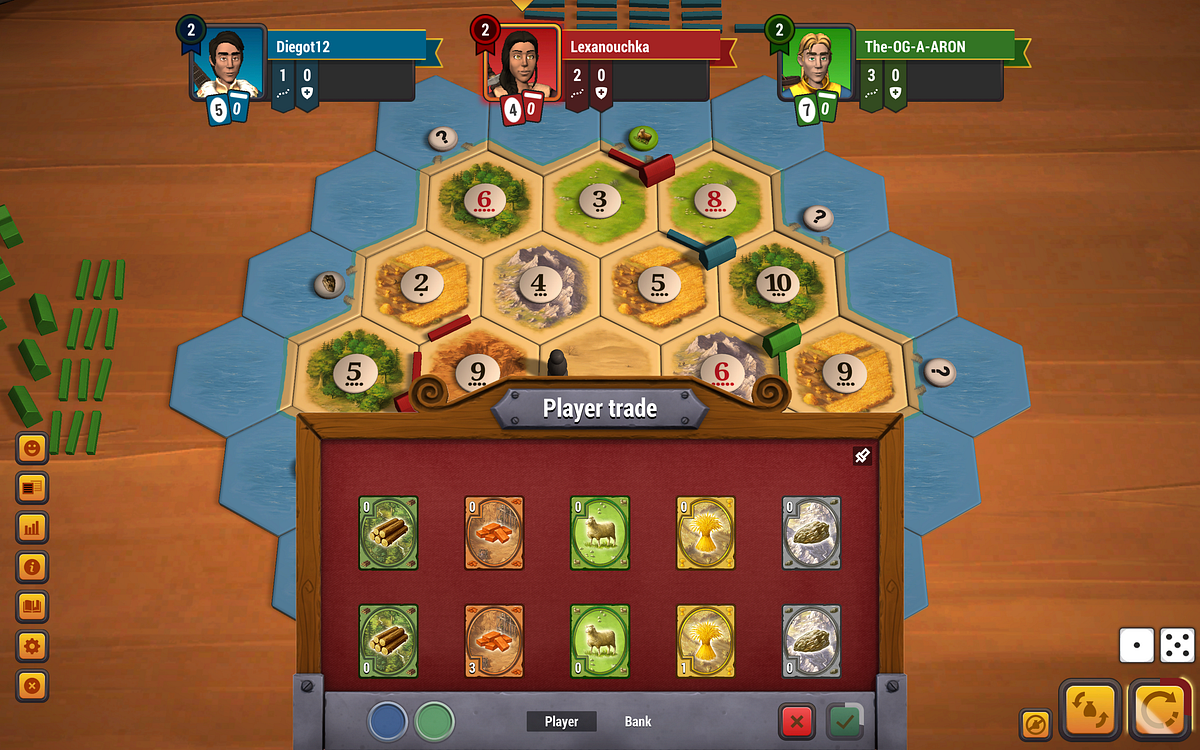Open the emoji smiley menu

tap(33, 448)
